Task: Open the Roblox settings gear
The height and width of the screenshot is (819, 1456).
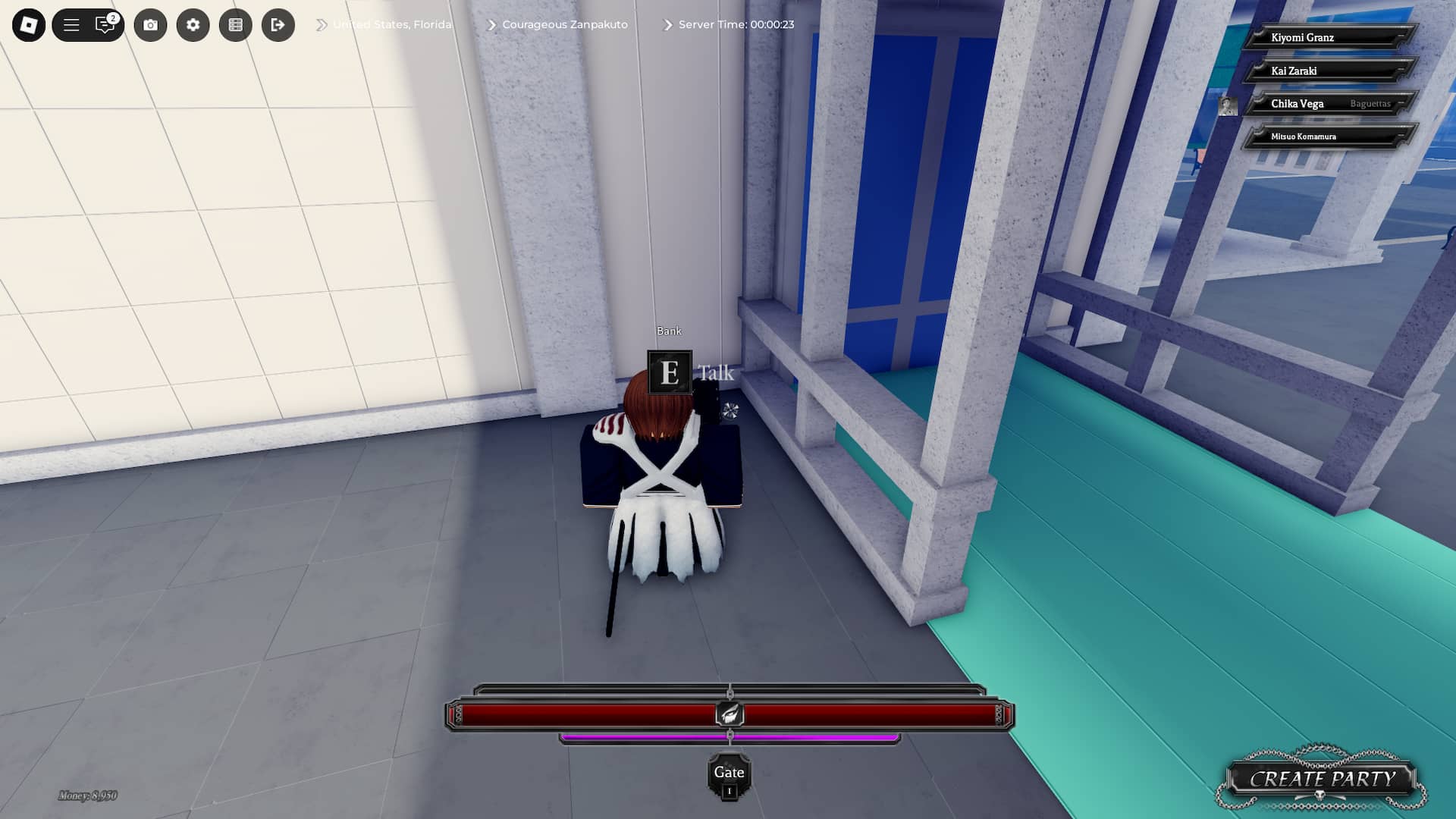Action: [x=193, y=25]
